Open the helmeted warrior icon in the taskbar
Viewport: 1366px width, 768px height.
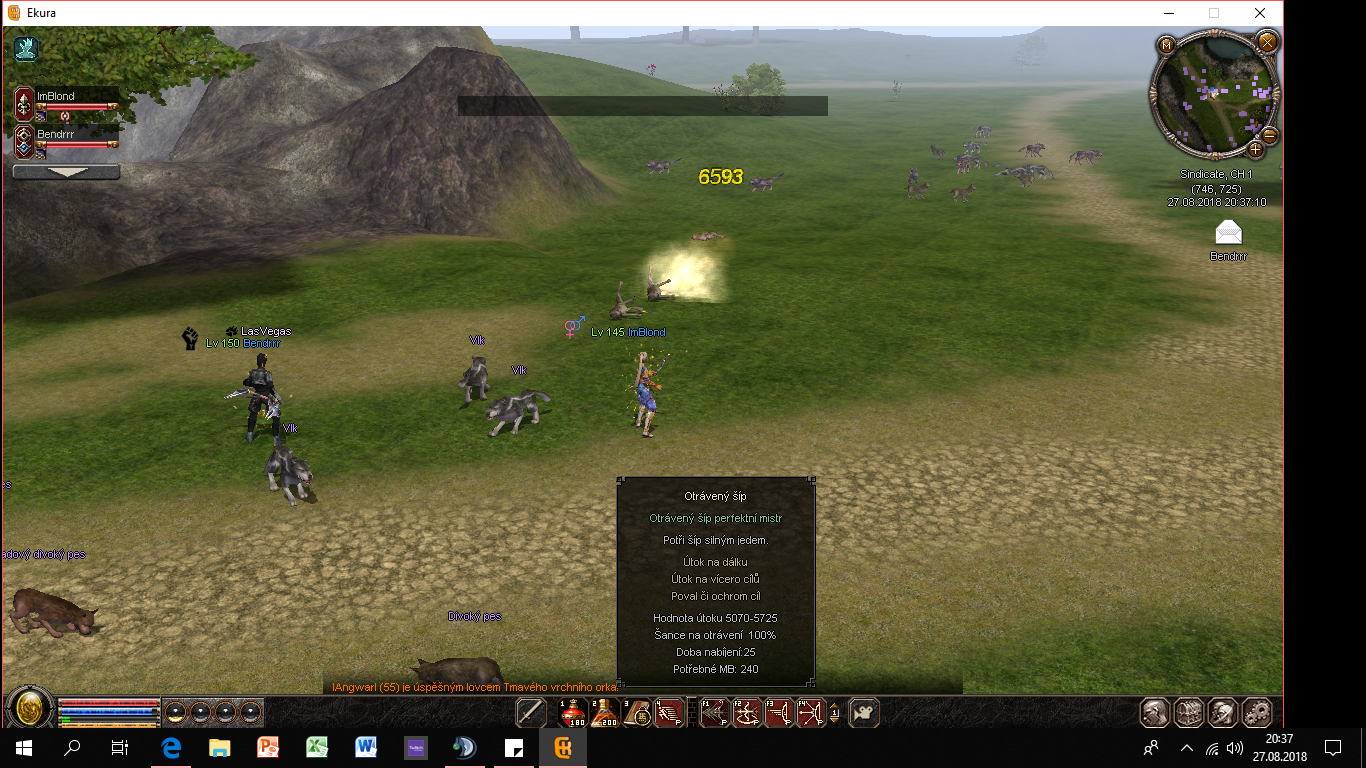click(x=1222, y=712)
